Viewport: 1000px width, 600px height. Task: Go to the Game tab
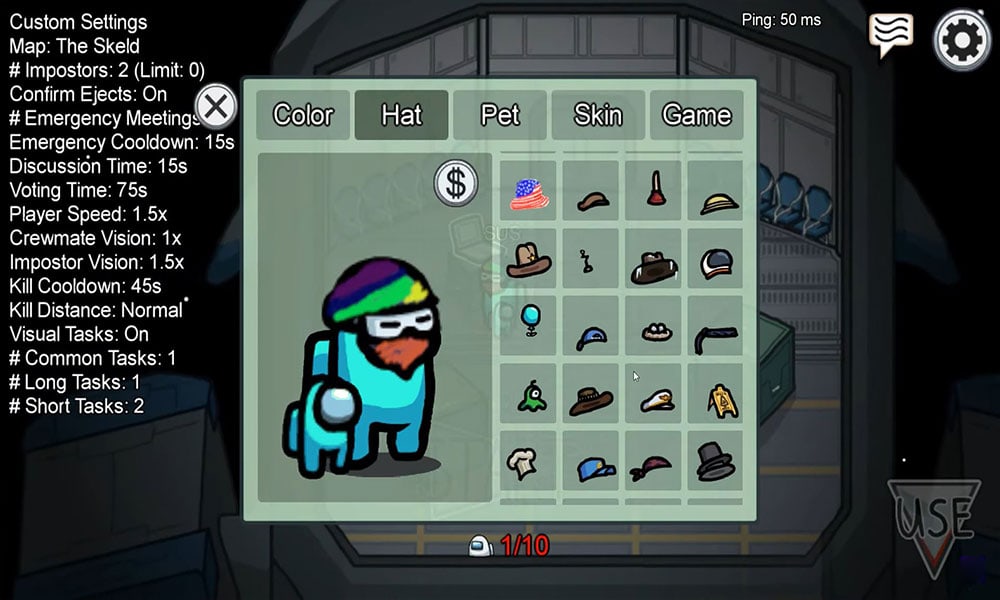point(696,115)
